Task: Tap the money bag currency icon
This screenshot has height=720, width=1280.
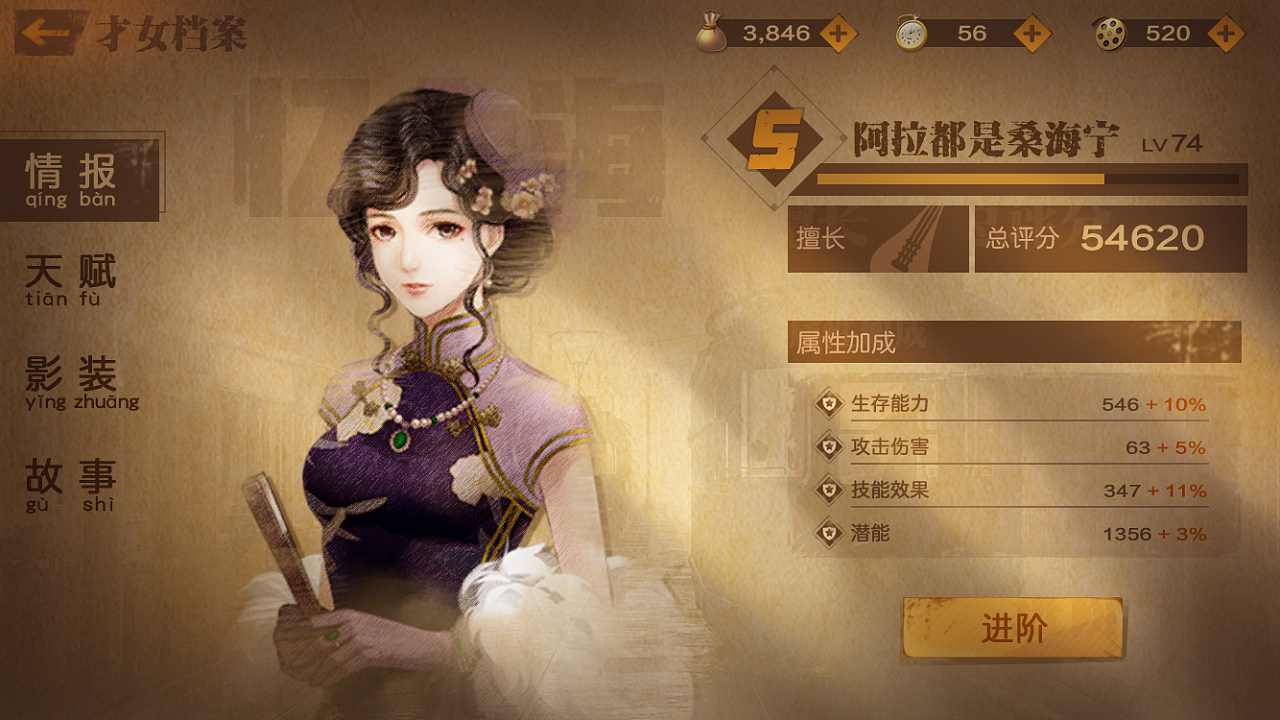Action: [713, 32]
